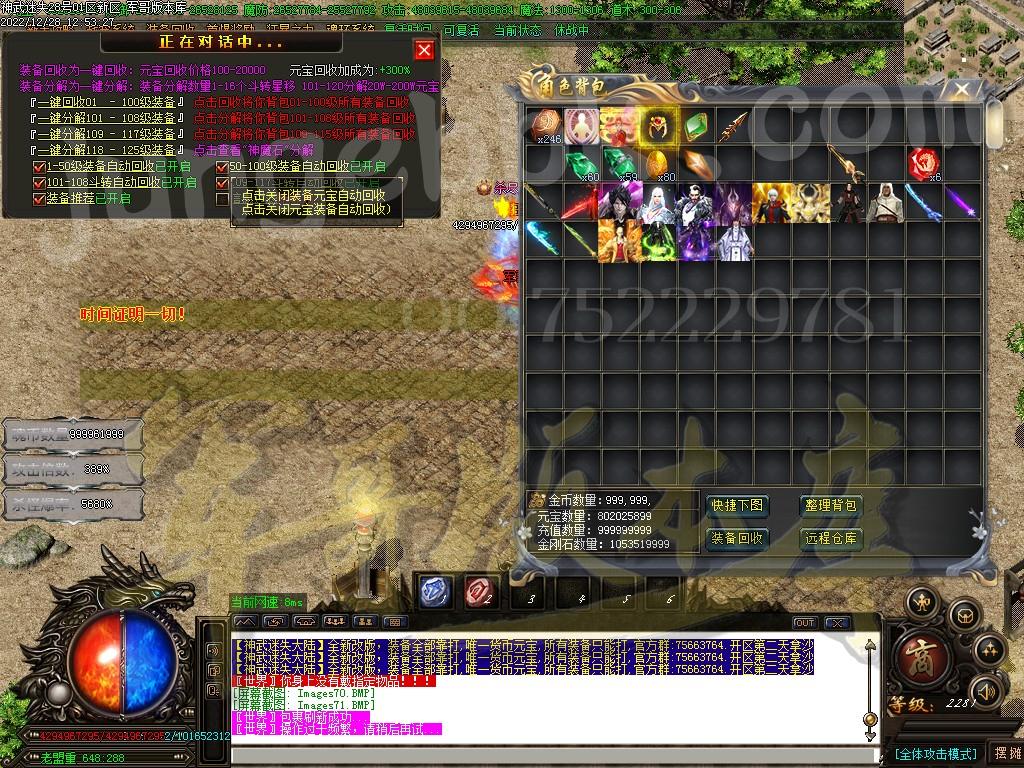Toggle the 全体攻击模式 attack mode
This screenshot has width=1024, height=768.
tap(935, 753)
